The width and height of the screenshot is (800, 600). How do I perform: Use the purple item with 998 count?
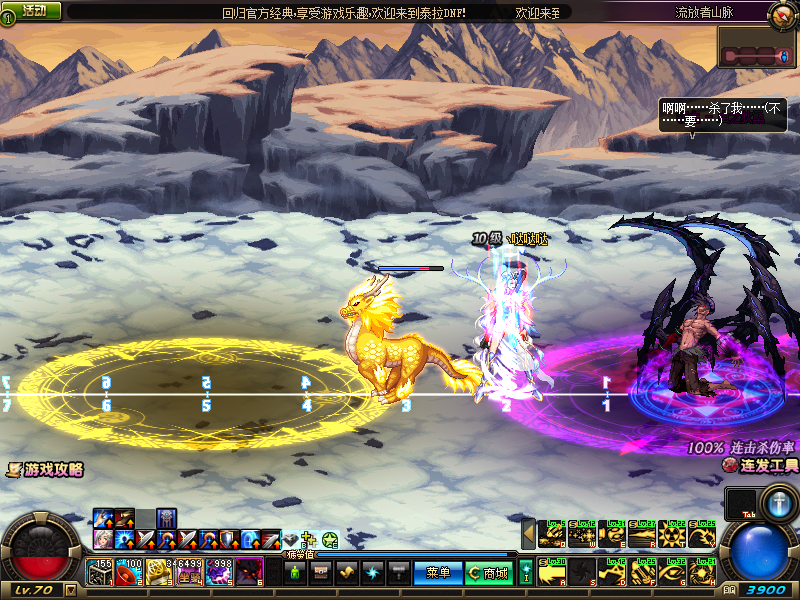click(x=220, y=572)
